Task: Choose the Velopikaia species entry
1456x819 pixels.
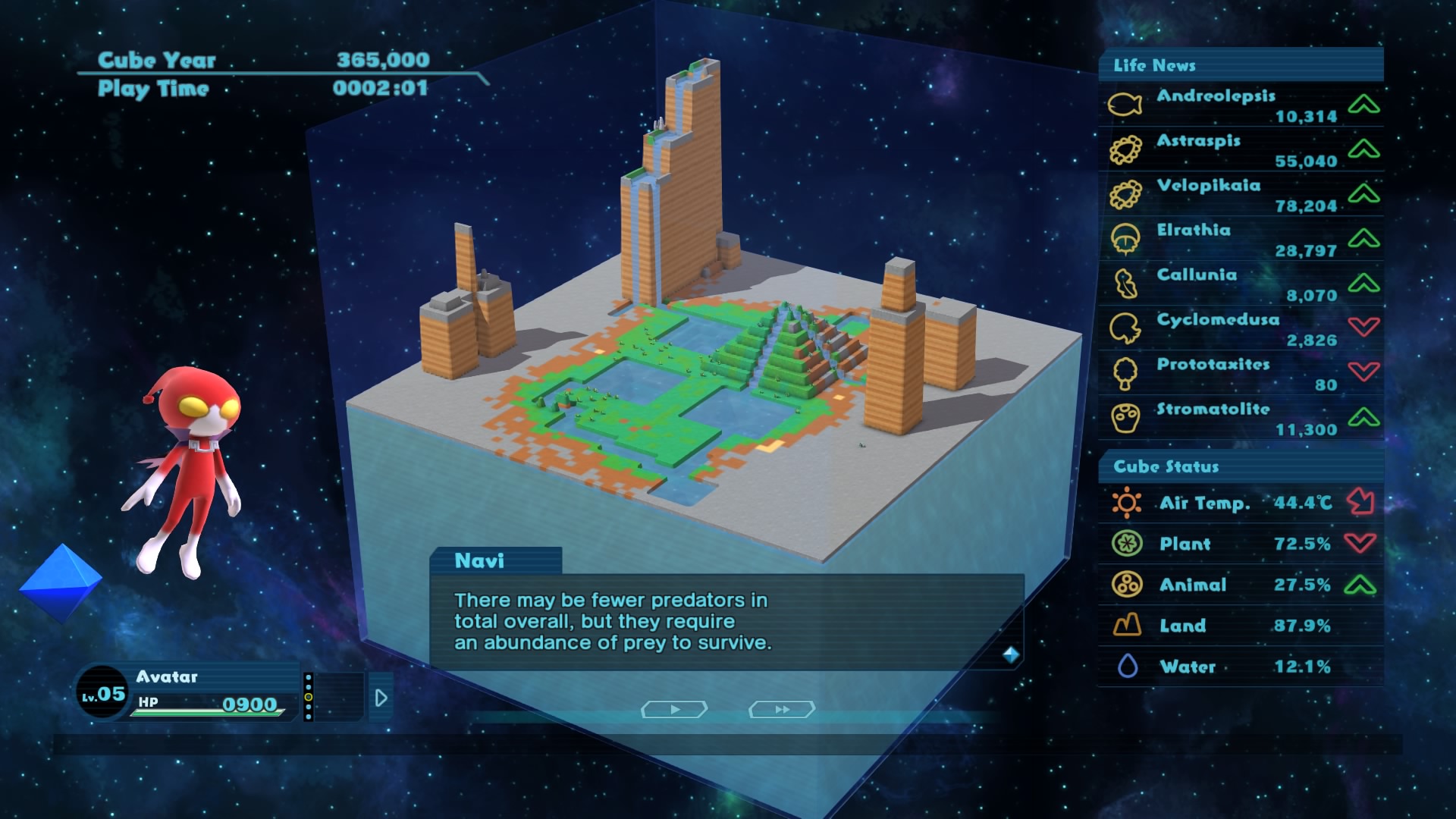Action: tap(1241, 195)
